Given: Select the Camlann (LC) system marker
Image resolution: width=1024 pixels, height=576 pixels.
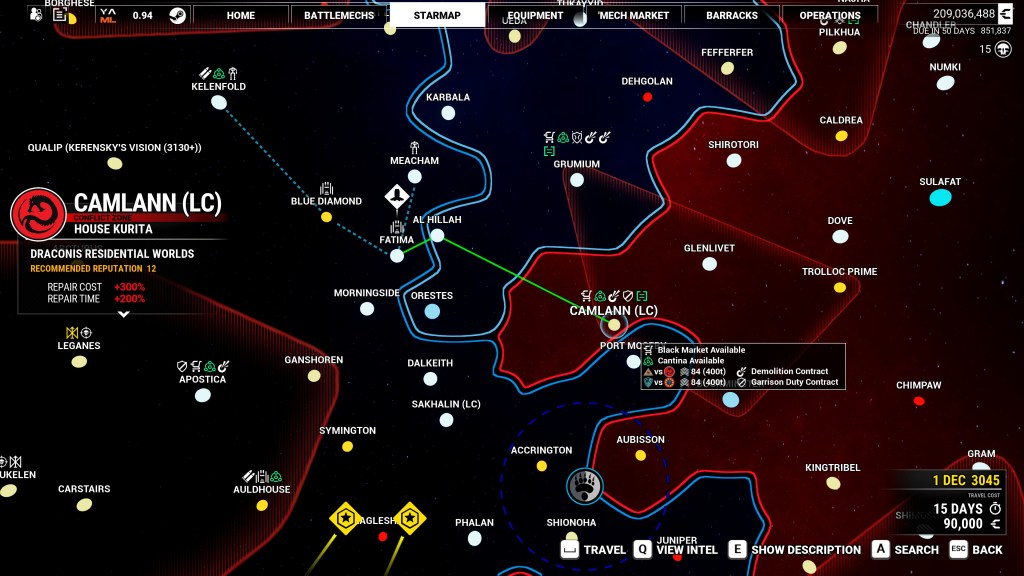Looking at the screenshot, I should (x=614, y=324).
